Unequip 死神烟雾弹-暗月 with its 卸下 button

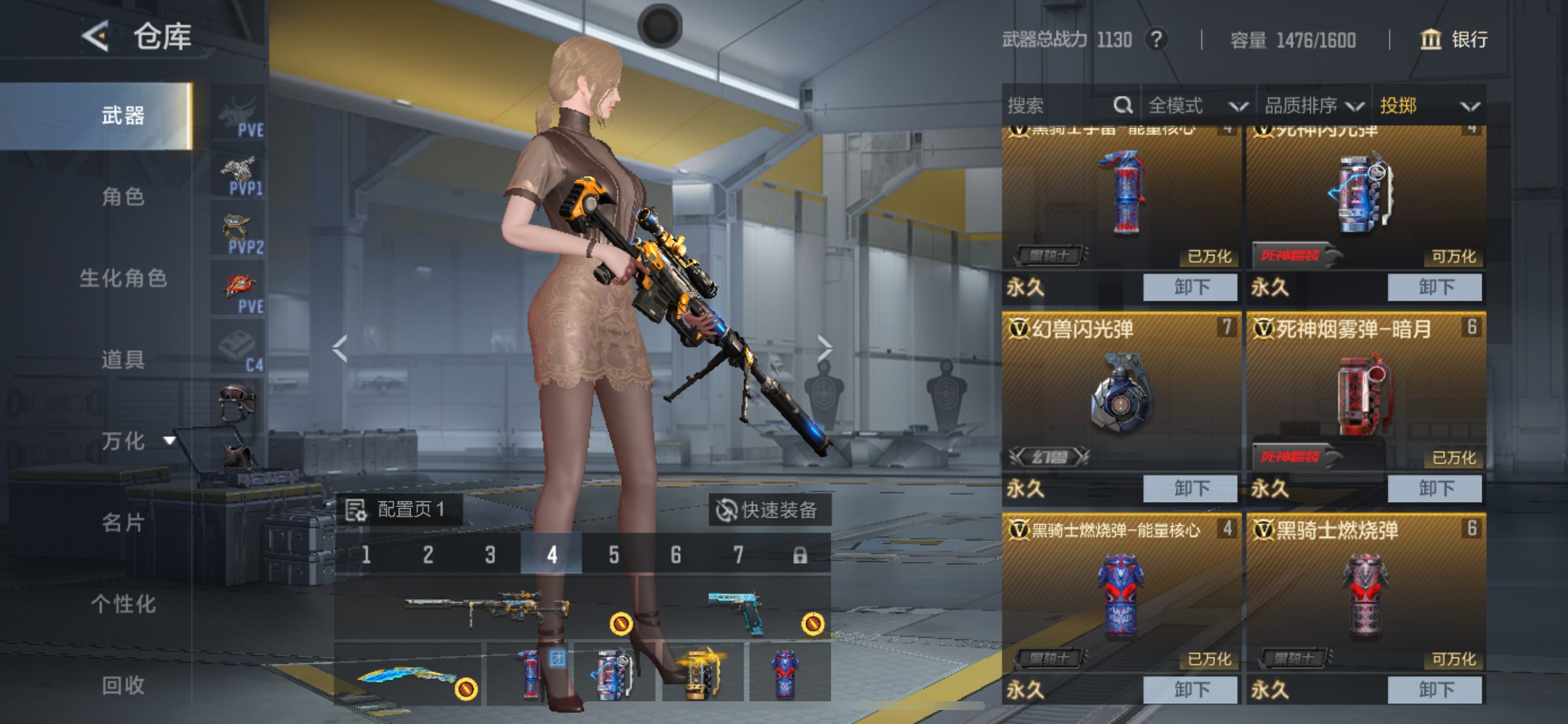[x=1434, y=488]
